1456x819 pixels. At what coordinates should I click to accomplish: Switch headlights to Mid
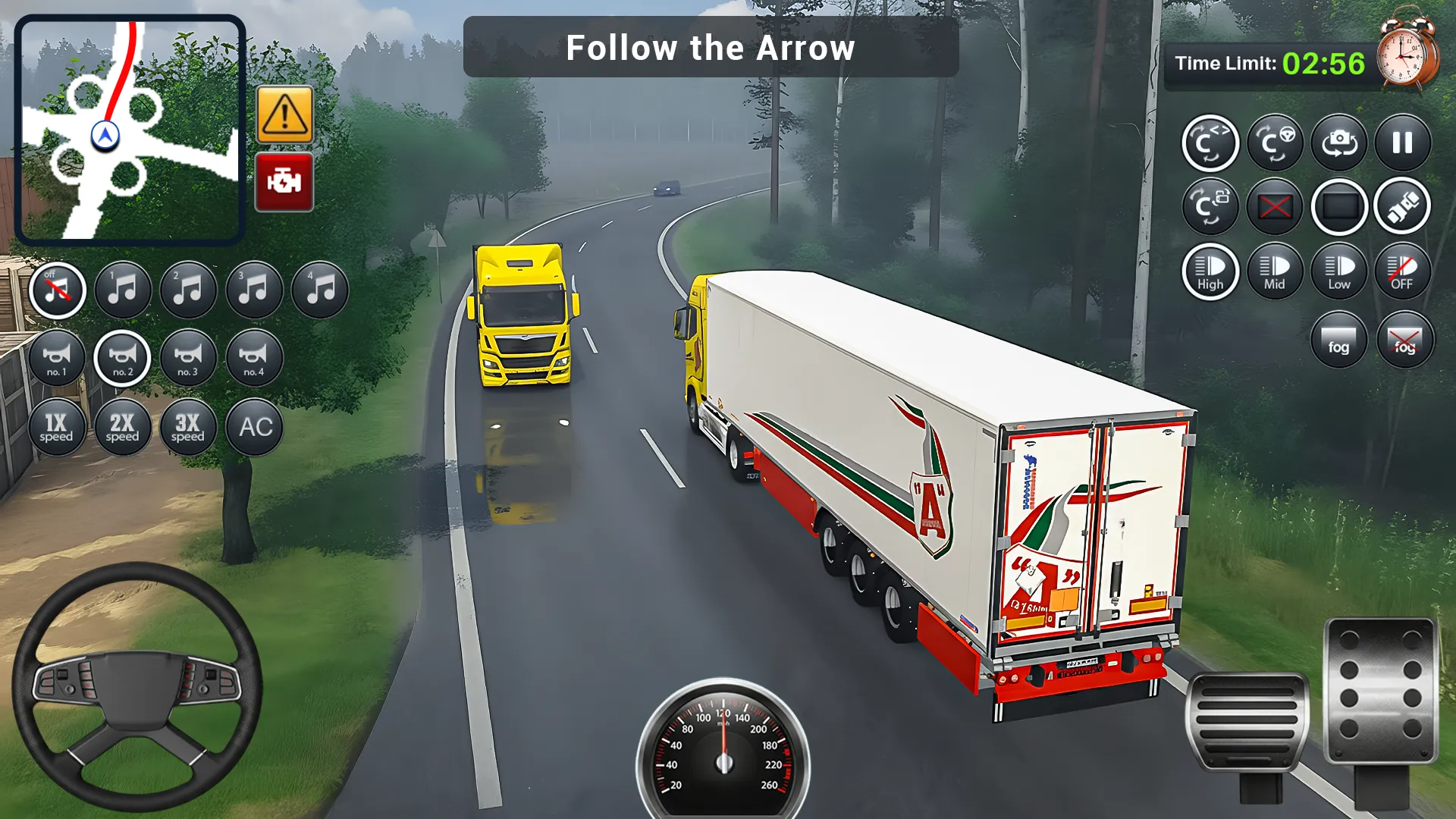pyautogui.click(x=1274, y=271)
